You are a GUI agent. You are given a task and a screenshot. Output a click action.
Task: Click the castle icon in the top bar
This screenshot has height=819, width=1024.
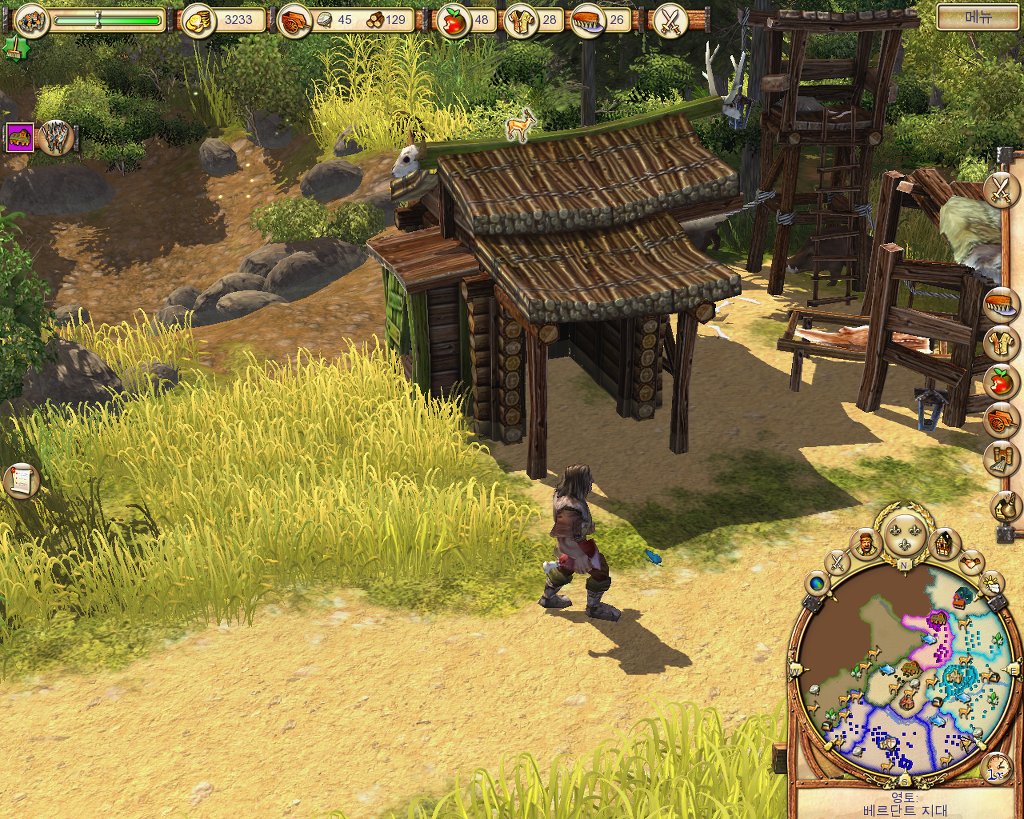(32, 19)
